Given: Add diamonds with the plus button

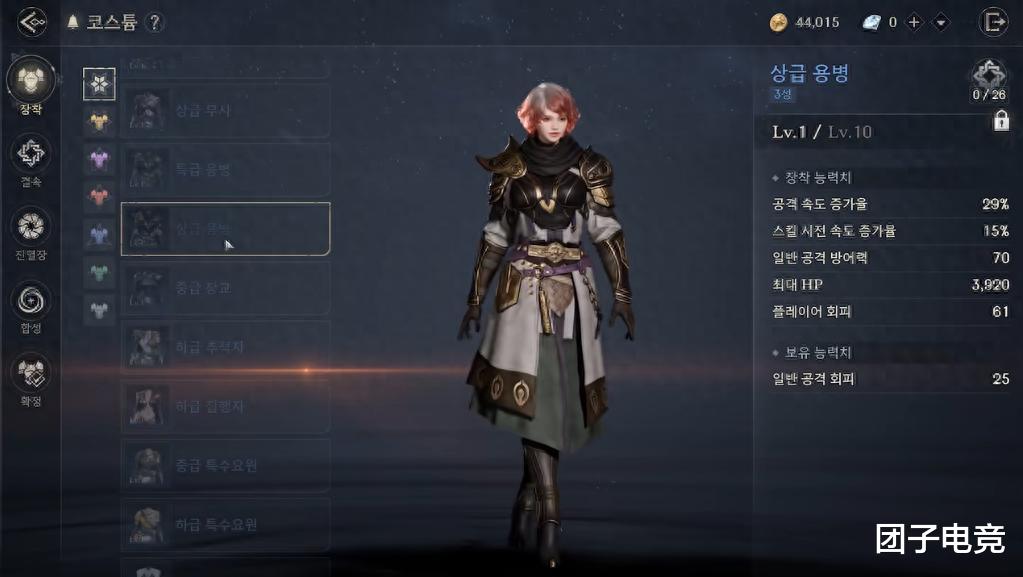Looking at the screenshot, I should [x=914, y=22].
